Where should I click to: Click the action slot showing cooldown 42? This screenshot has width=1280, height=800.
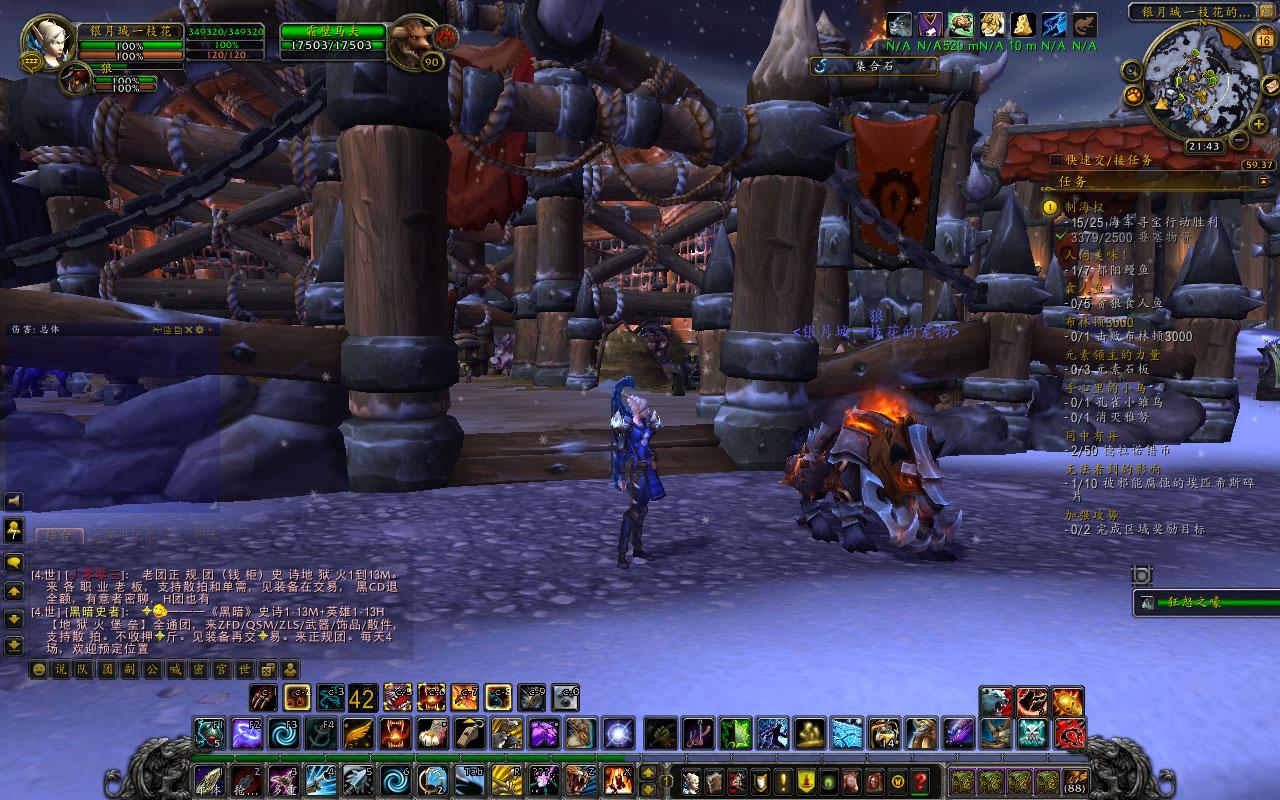click(x=362, y=697)
